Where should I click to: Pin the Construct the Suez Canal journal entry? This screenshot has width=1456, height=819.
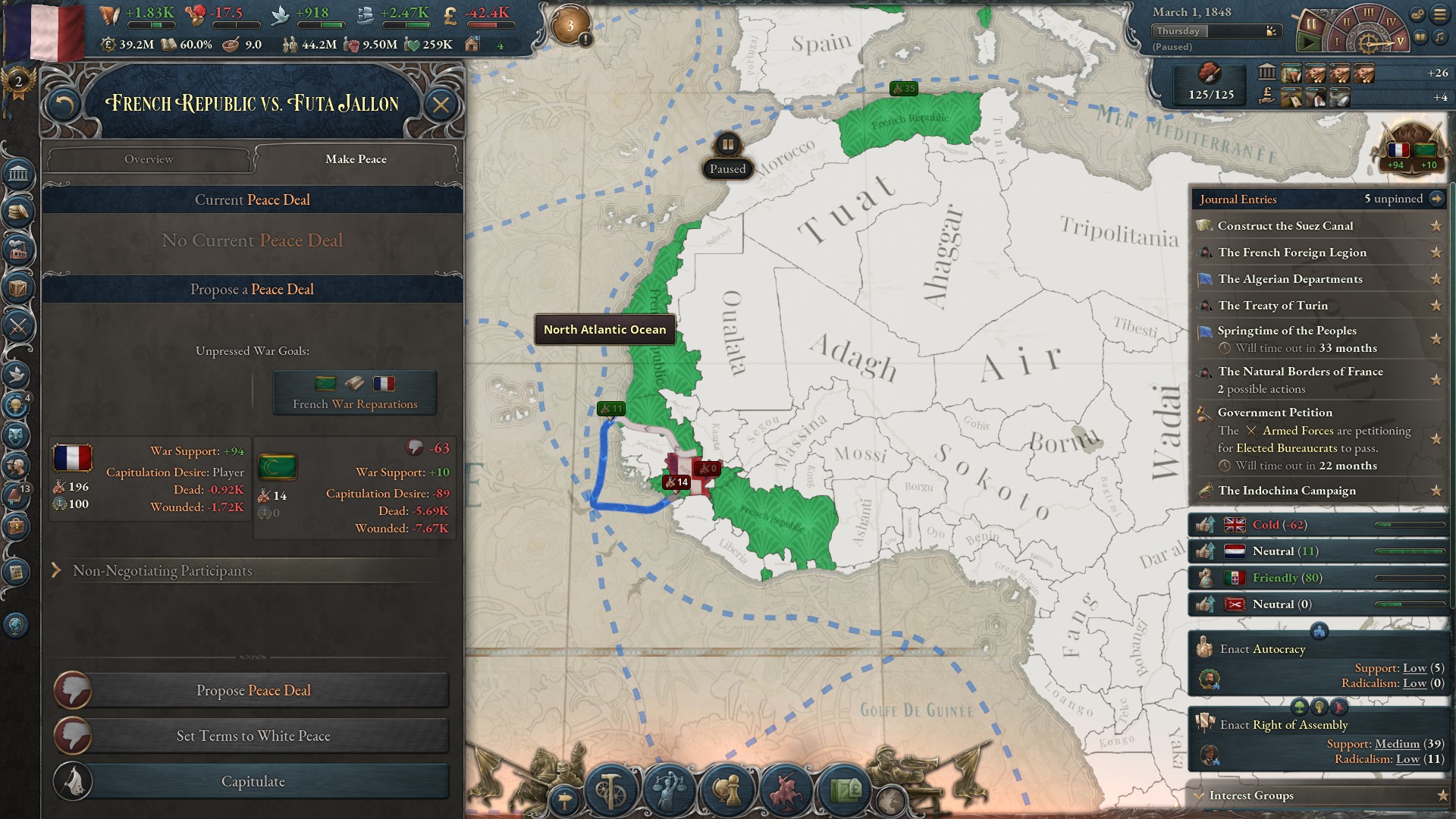1437,225
